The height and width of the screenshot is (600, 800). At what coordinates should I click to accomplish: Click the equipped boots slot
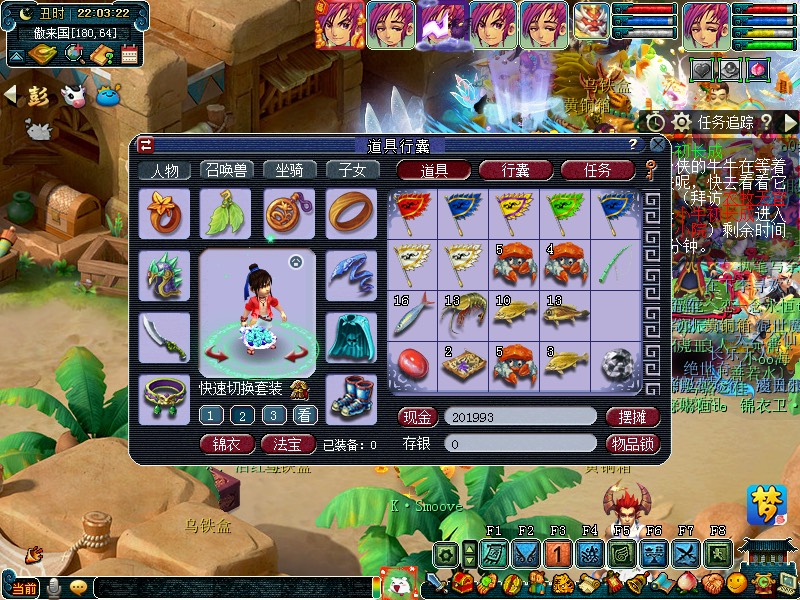[x=352, y=398]
